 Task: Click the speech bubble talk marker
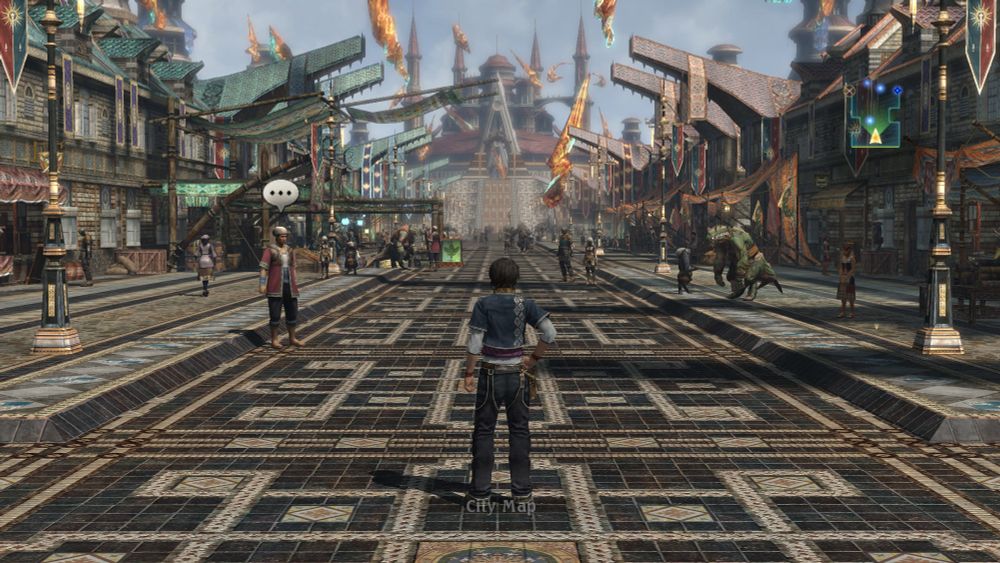pos(280,192)
